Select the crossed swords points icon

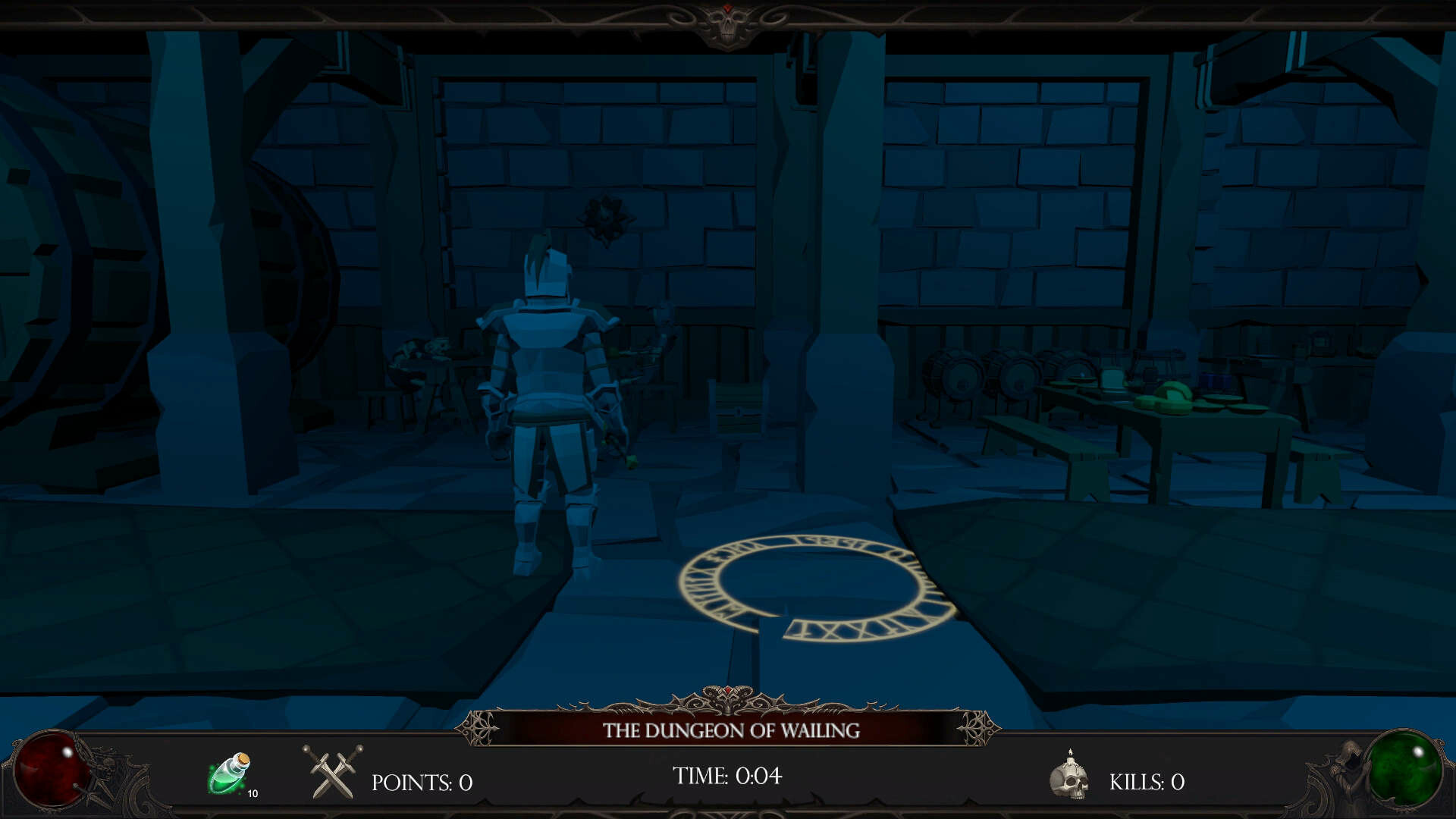[x=329, y=775]
